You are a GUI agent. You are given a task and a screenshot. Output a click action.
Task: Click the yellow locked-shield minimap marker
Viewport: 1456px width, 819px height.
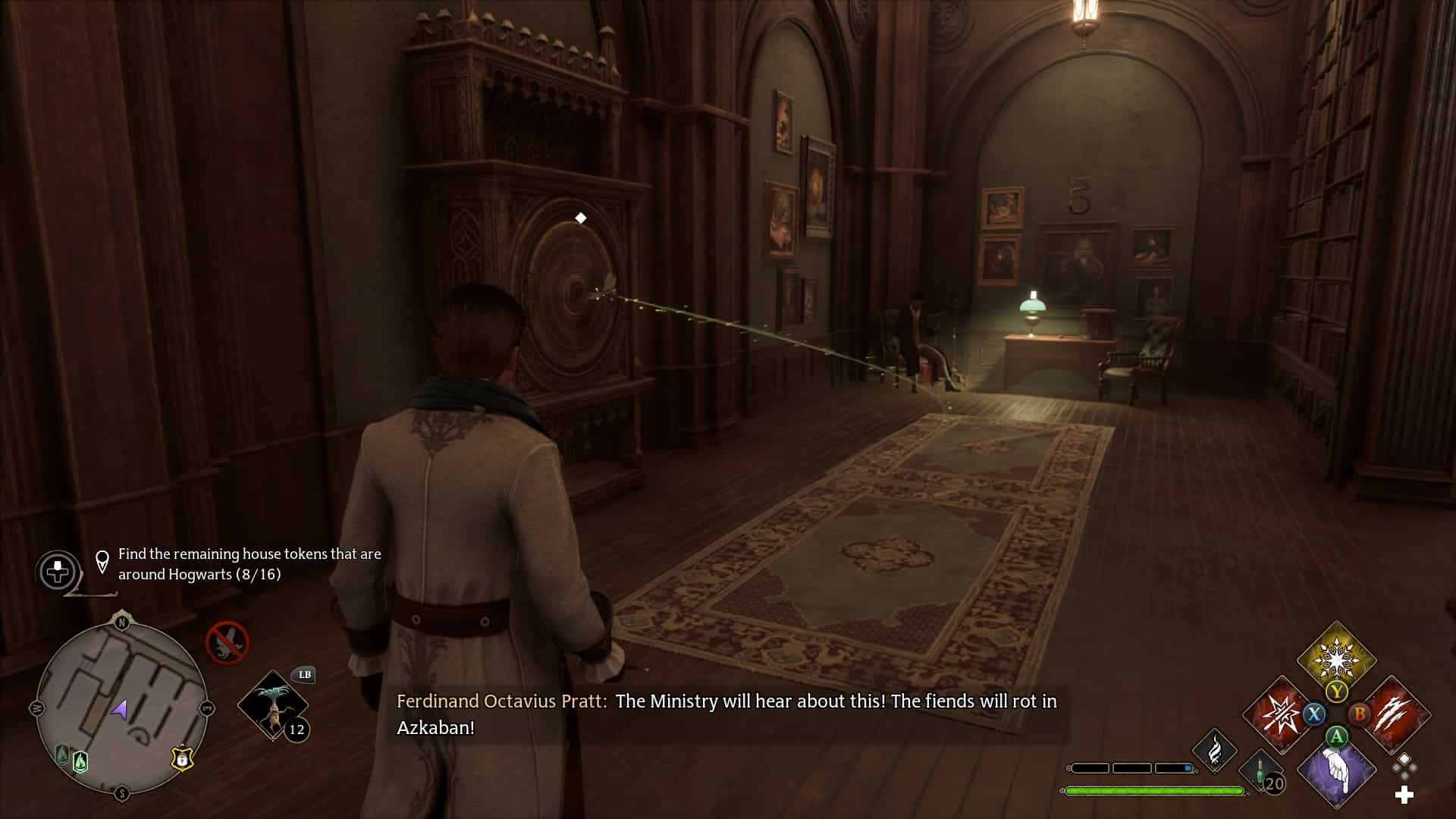click(182, 758)
